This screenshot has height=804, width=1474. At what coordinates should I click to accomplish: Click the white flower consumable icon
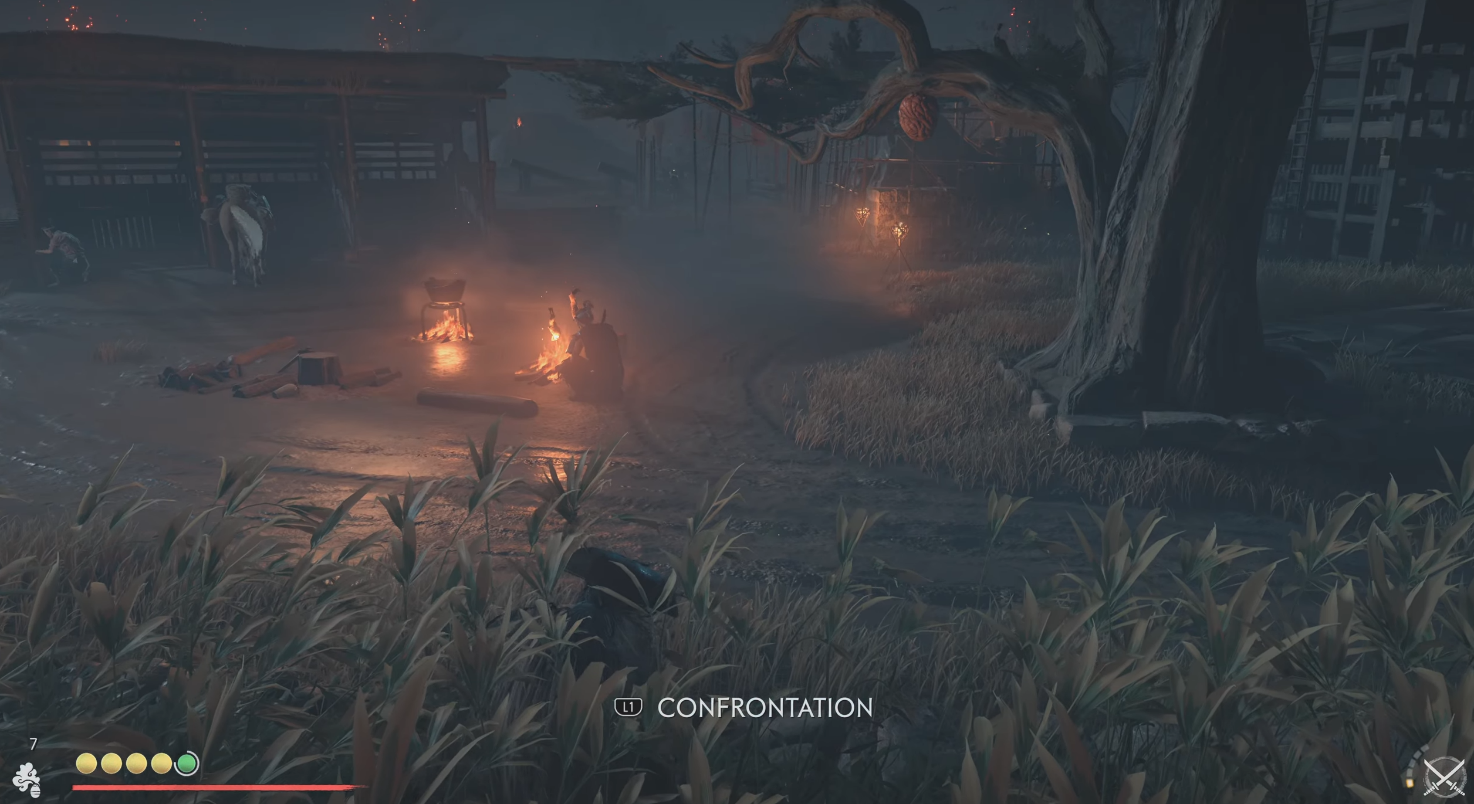coord(27,779)
